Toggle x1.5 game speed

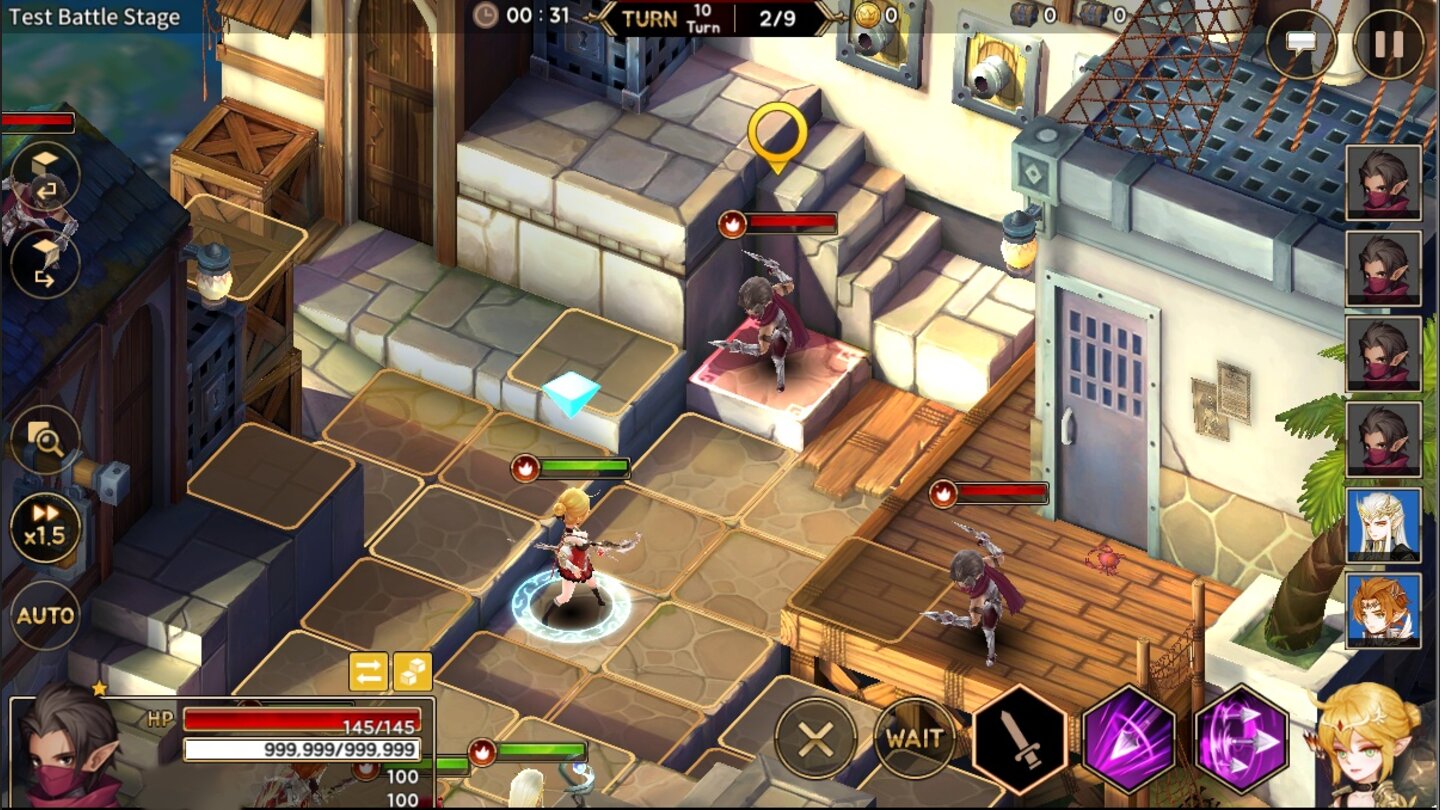pyautogui.click(x=44, y=528)
